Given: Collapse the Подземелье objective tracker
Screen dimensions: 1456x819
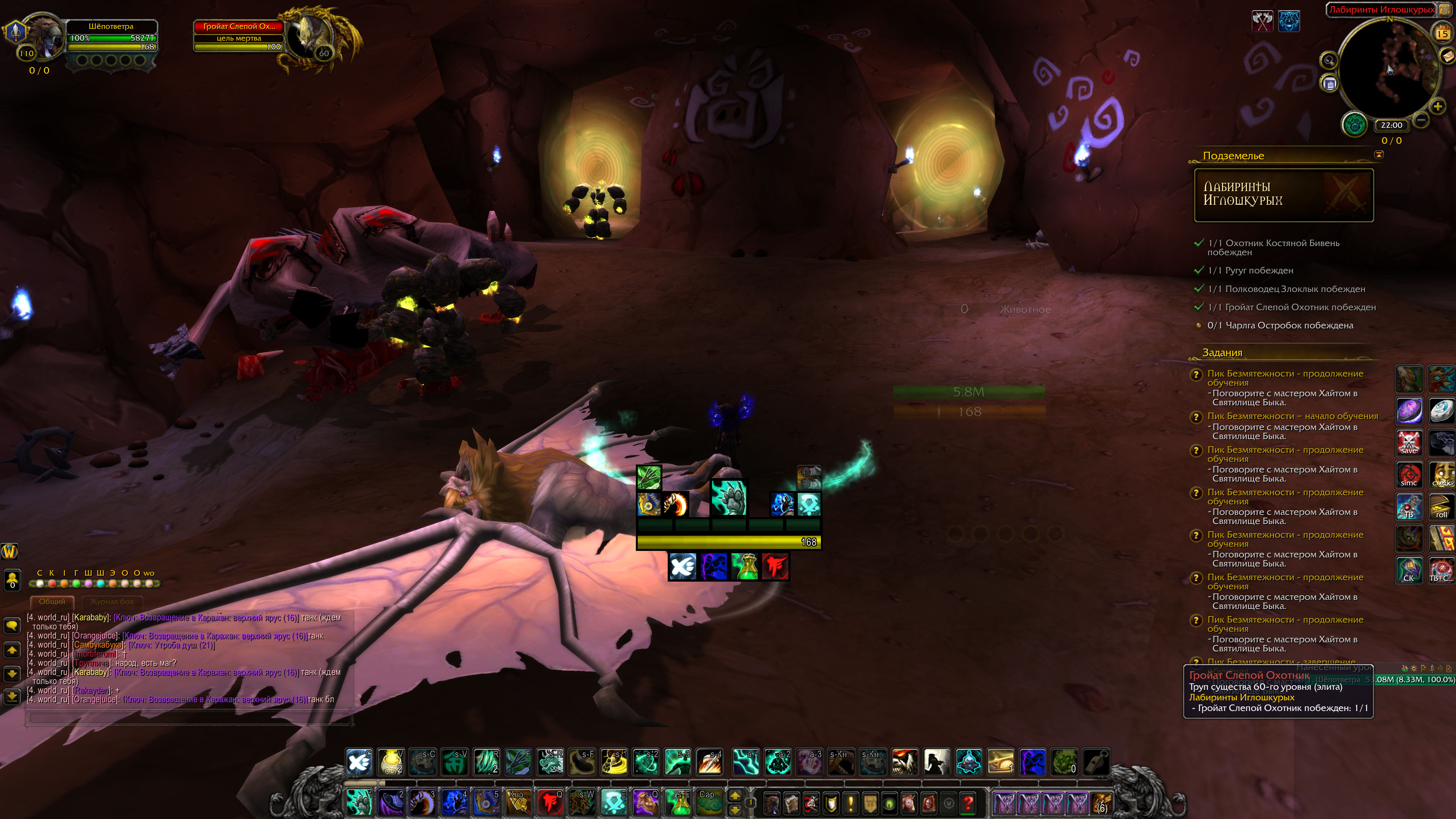Looking at the screenshot, I should [x=1379, y=155].
